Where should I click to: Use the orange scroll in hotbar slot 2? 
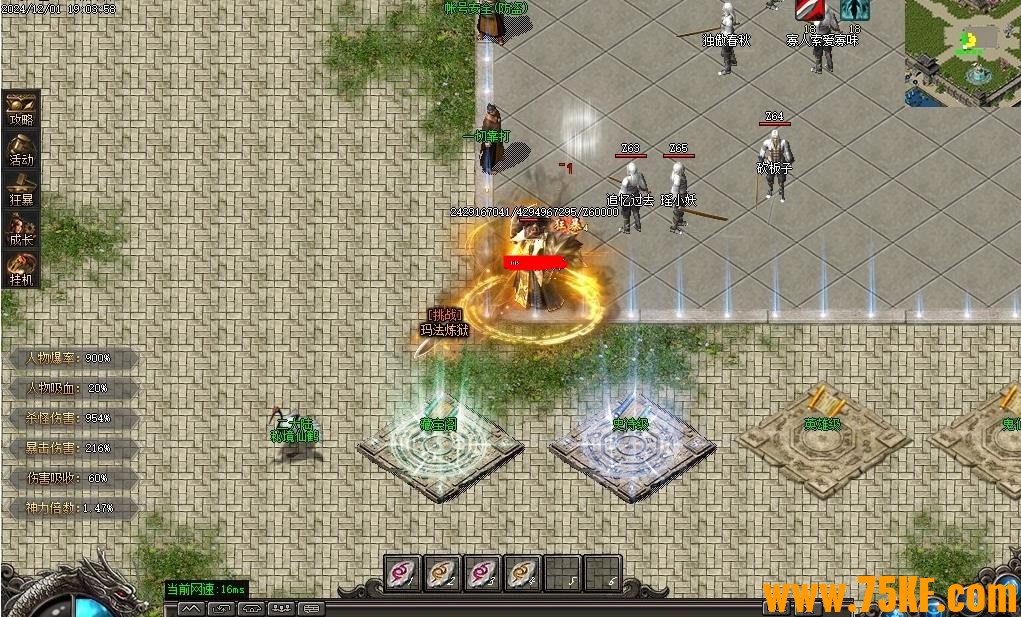443,573
